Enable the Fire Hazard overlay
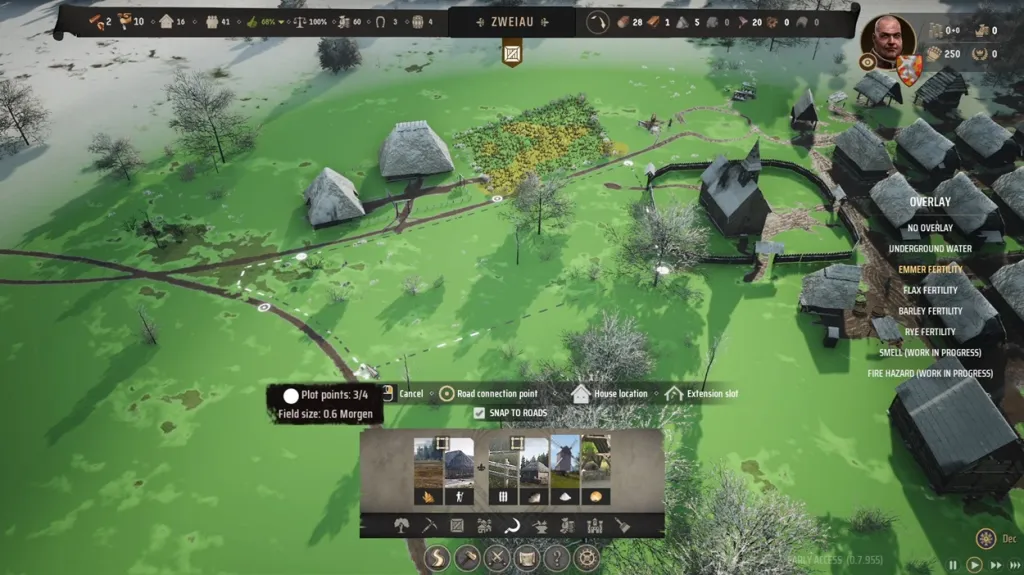 930,373
